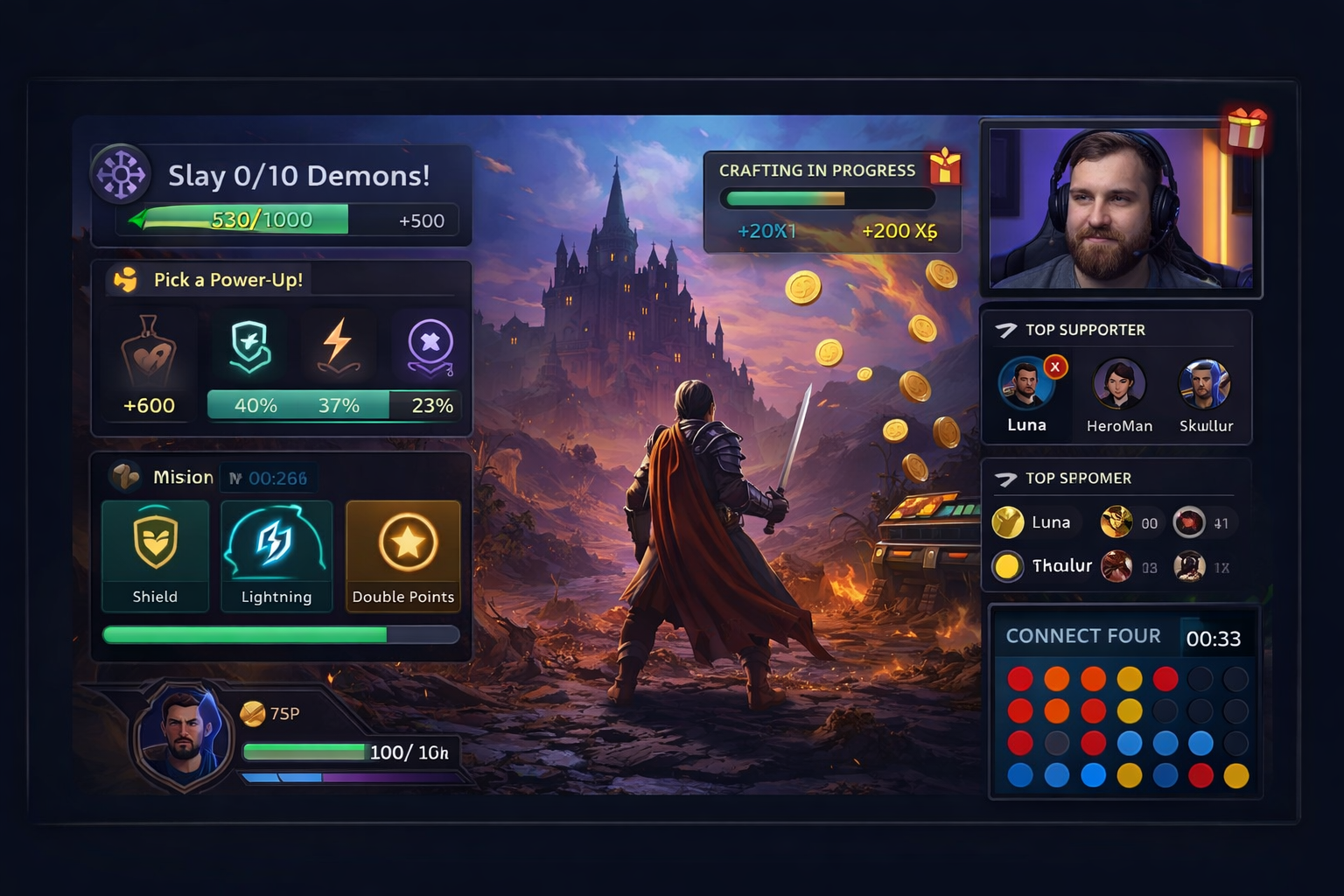Click the streamer webcam feed

(x=1121, y=209)
